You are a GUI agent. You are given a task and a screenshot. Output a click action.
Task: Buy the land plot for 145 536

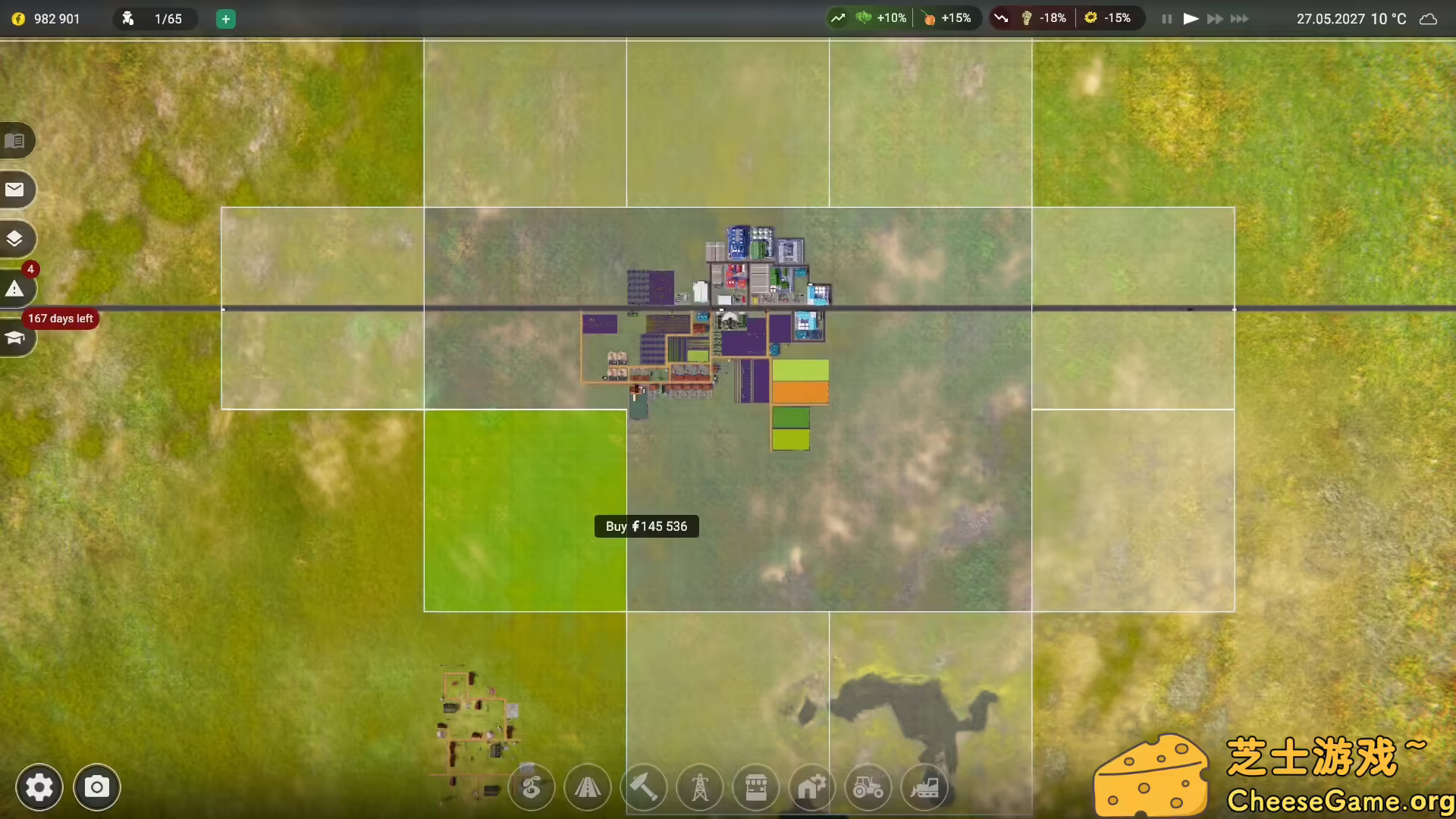646,526
